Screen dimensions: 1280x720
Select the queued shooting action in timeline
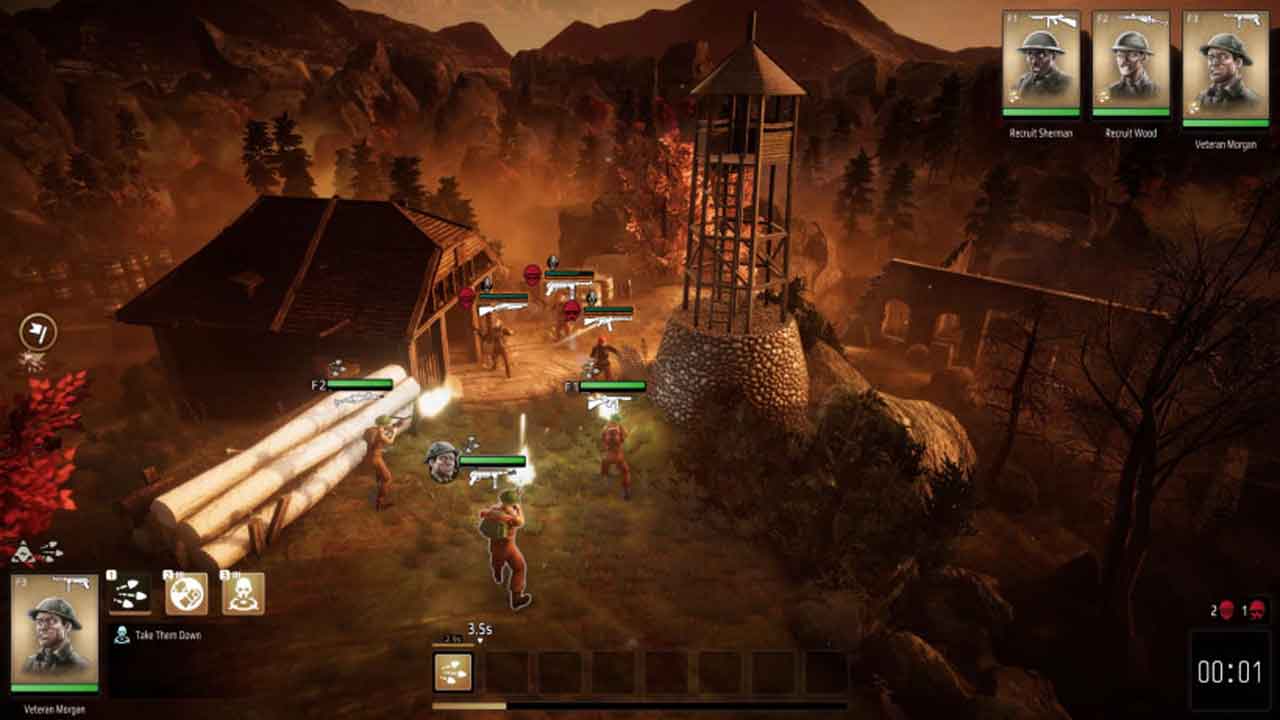pyautogui.click(x=453, y=672)
